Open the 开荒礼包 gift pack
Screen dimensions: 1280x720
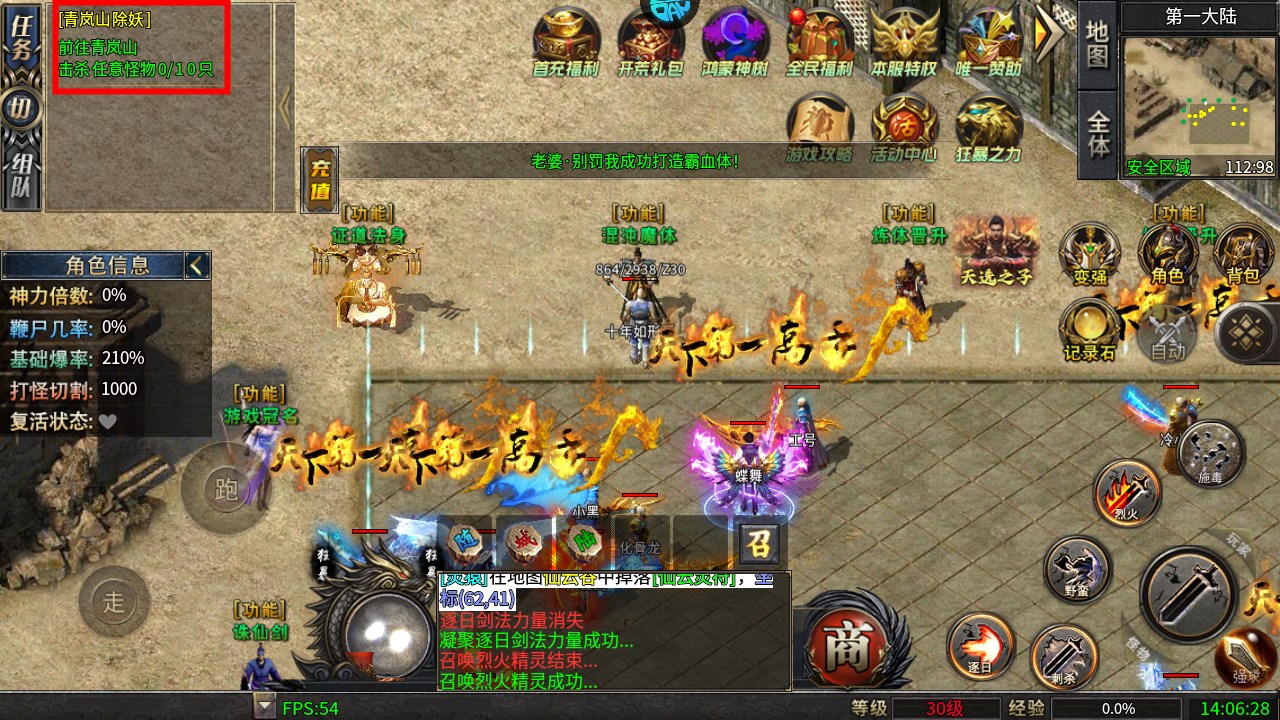(x=650, y=43)
